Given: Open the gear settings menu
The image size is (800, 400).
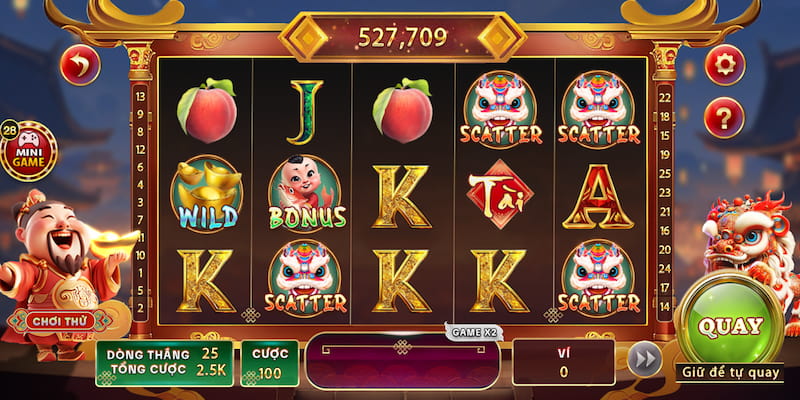Looking at the screenshot, I should point(724,65).
